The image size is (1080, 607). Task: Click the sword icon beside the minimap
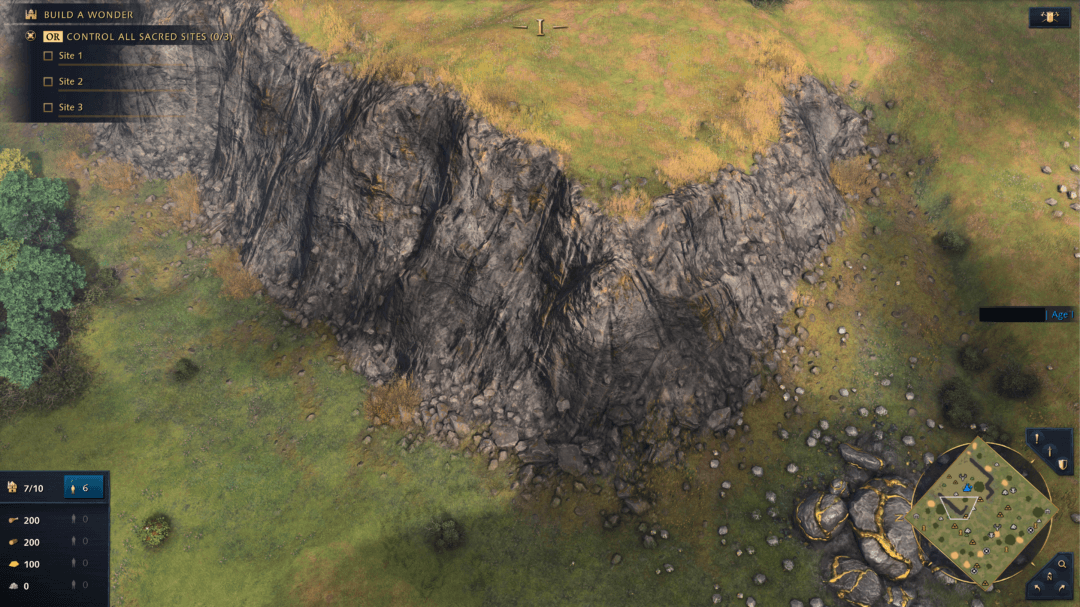(x=1049, y=451)
